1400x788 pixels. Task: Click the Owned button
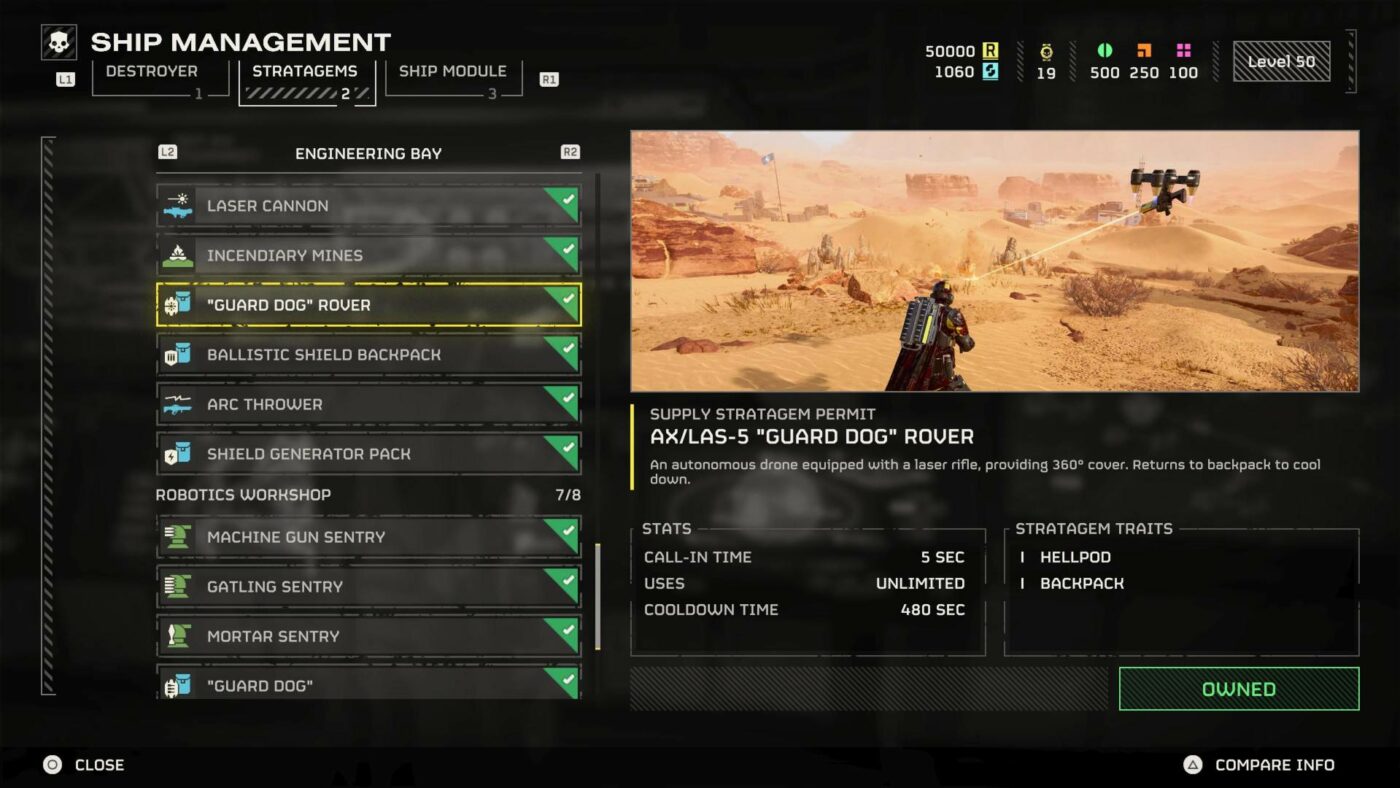click(x=1239, y=689)
